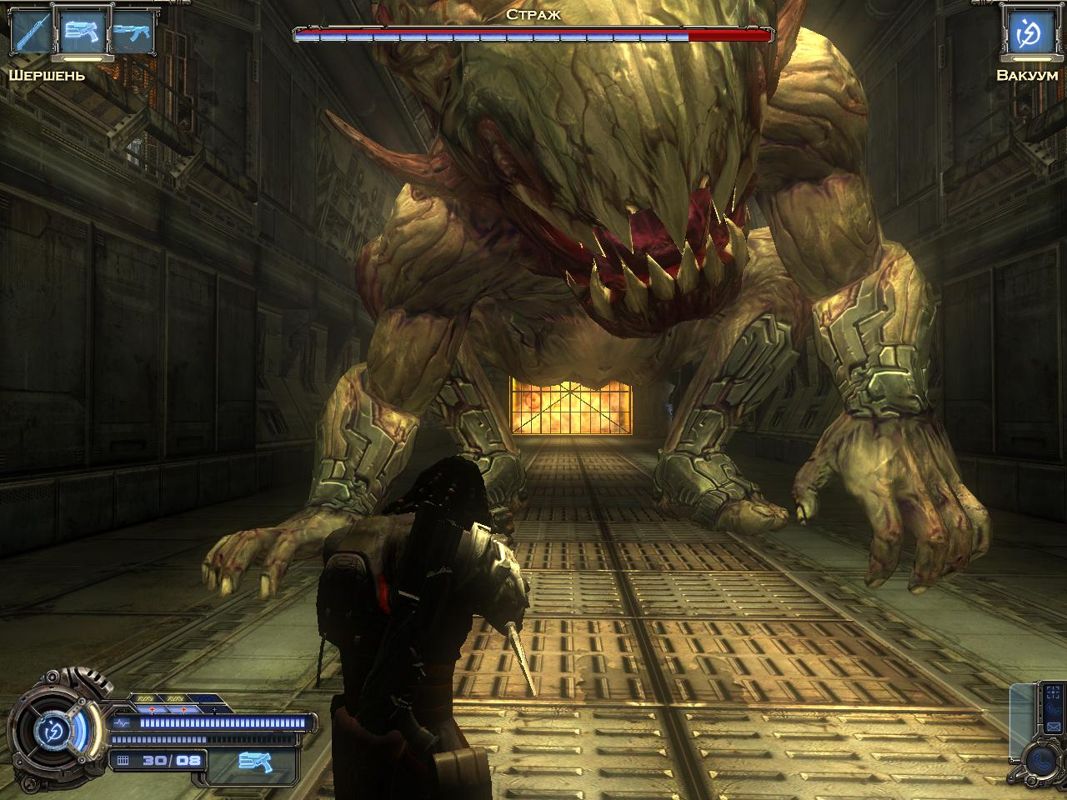This screenshot has height=800, width=1067.
Task: Open the envelope message icon
Action: (1053, 726)
